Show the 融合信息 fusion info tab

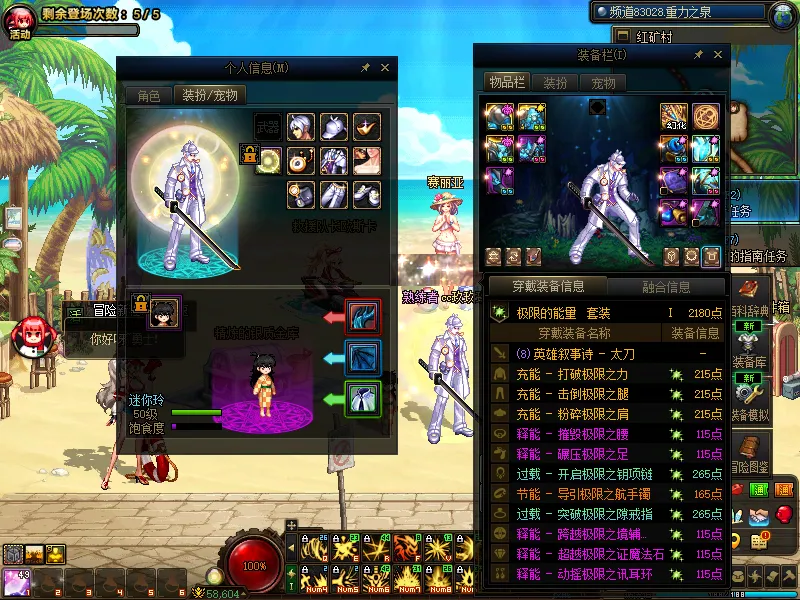(665, 287)
